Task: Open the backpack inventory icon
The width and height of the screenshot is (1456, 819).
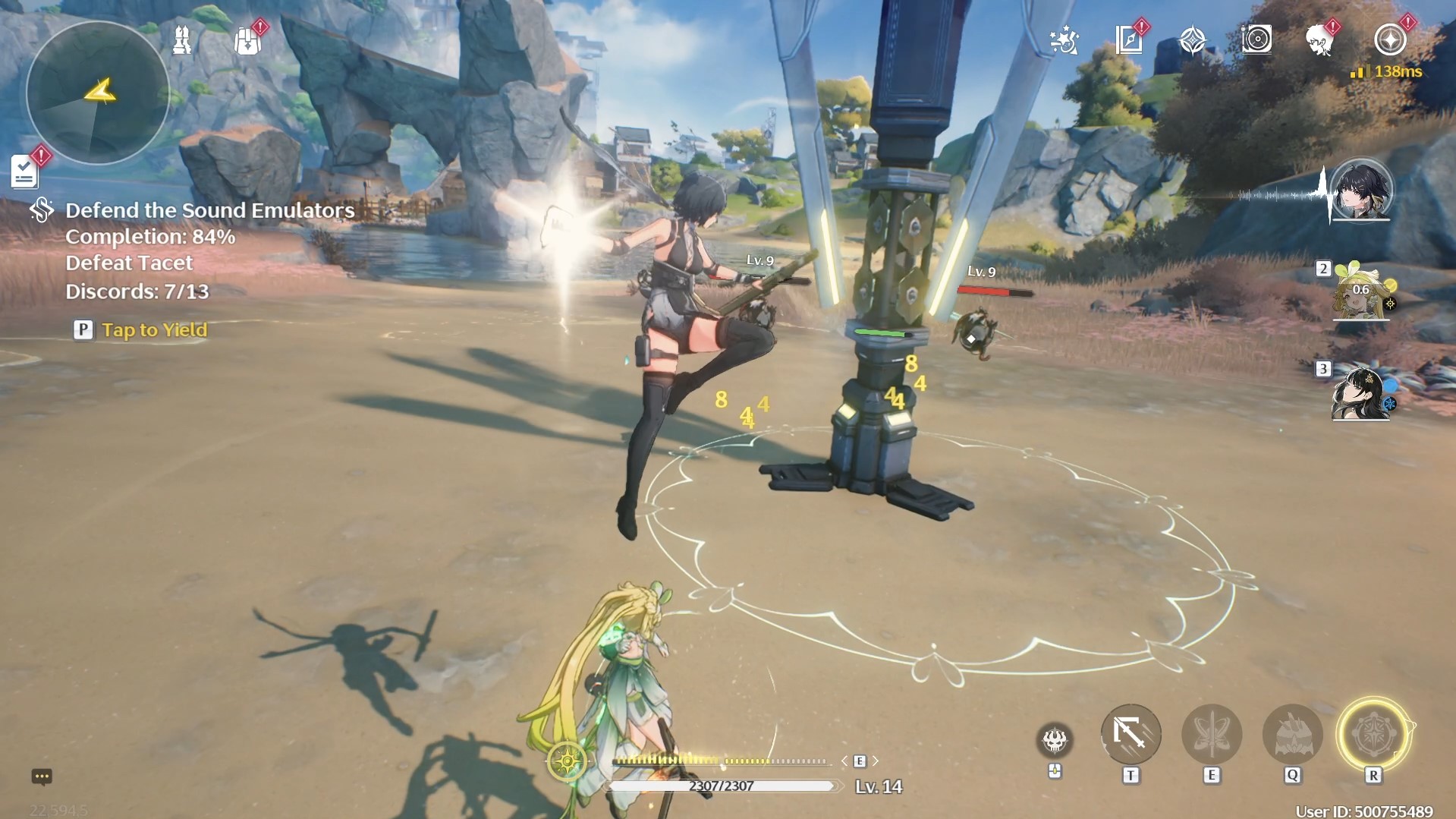Action: (247, 39)
